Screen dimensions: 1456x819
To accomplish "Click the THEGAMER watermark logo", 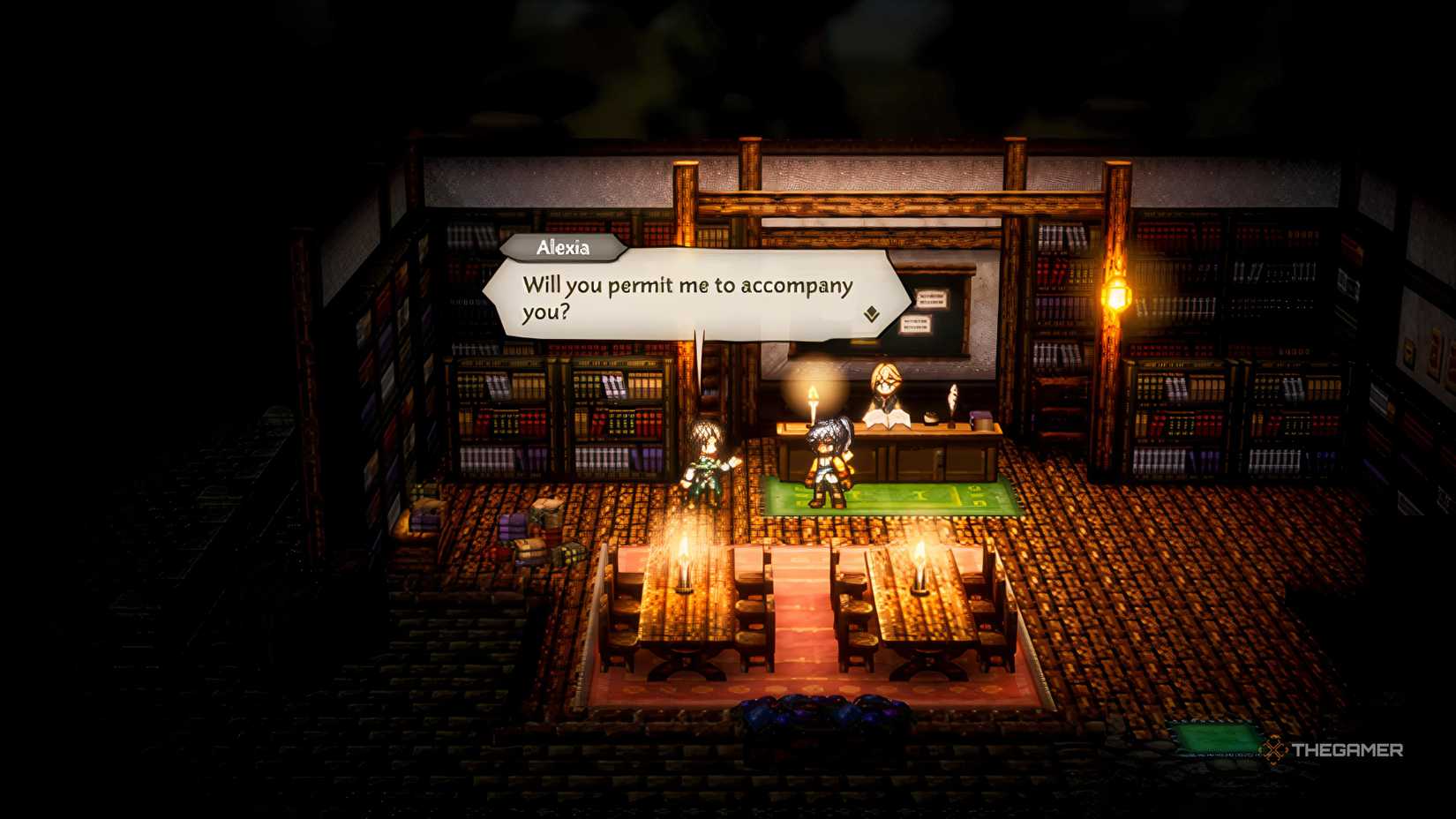I will (1334, 750).
